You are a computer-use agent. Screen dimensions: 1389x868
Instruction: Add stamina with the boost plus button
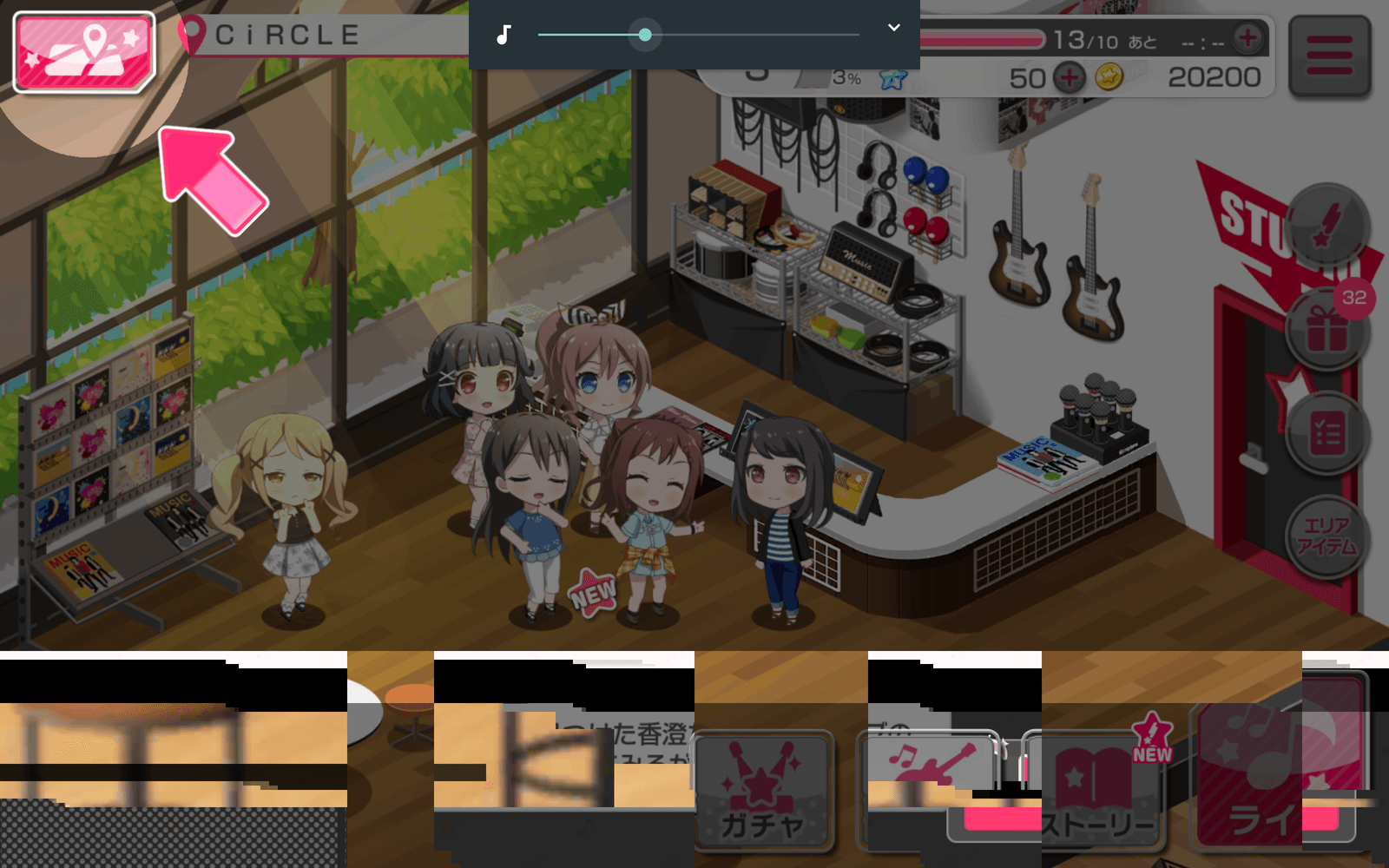click(1247, 38)
